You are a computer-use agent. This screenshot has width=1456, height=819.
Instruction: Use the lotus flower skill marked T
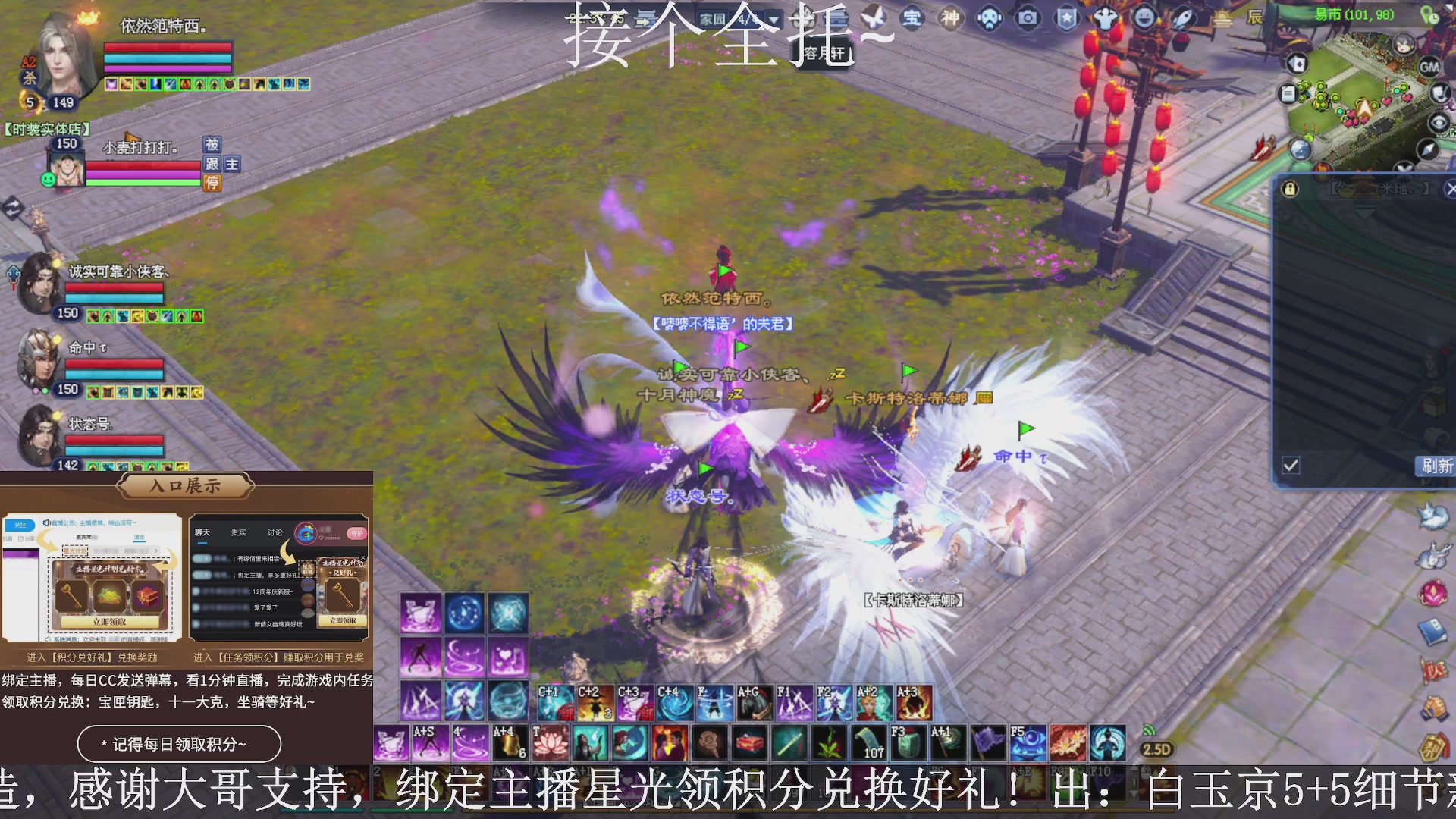tap(551, 742)
